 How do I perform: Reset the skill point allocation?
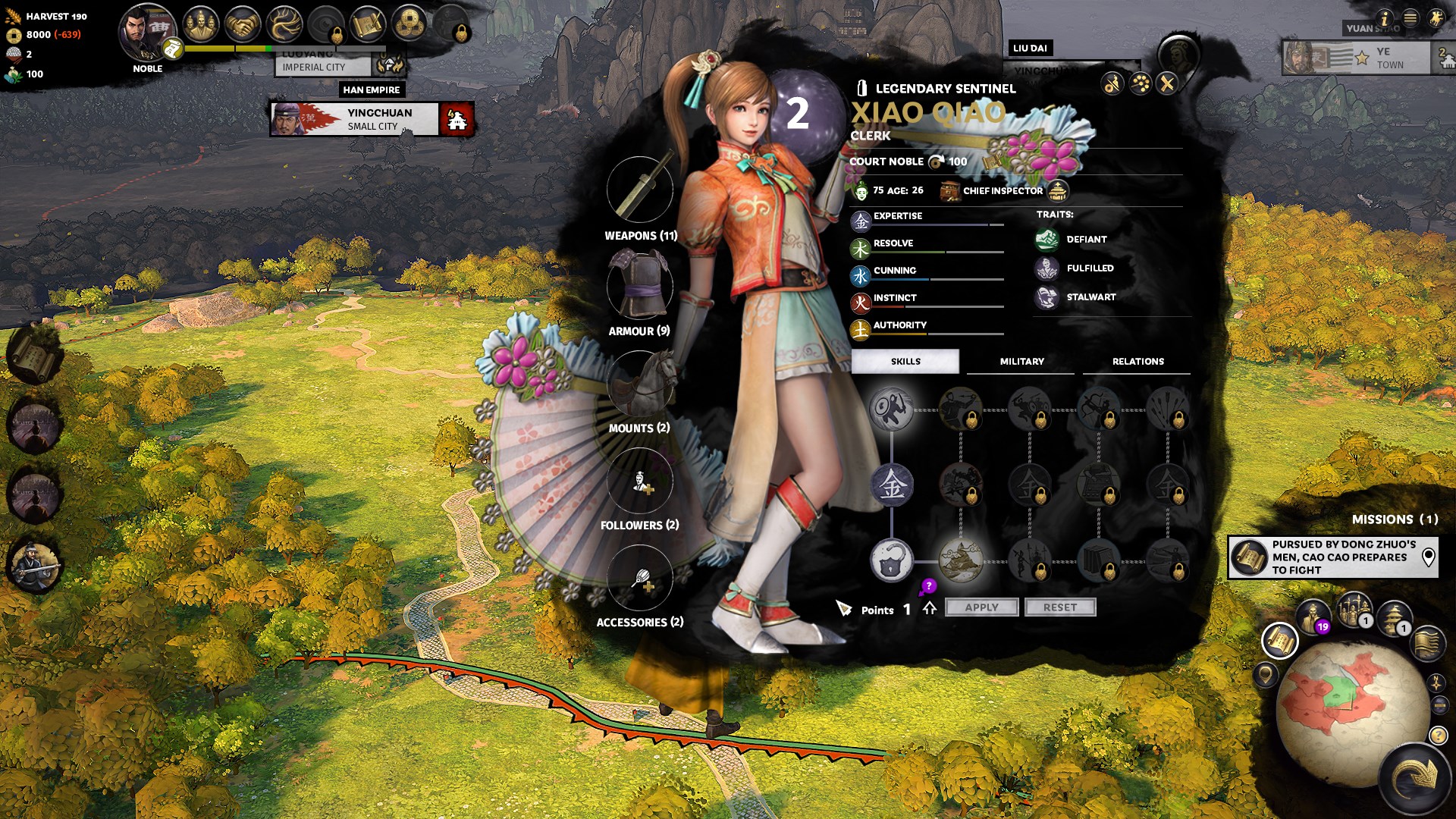pyautogui.click(x=1059, y=607)
